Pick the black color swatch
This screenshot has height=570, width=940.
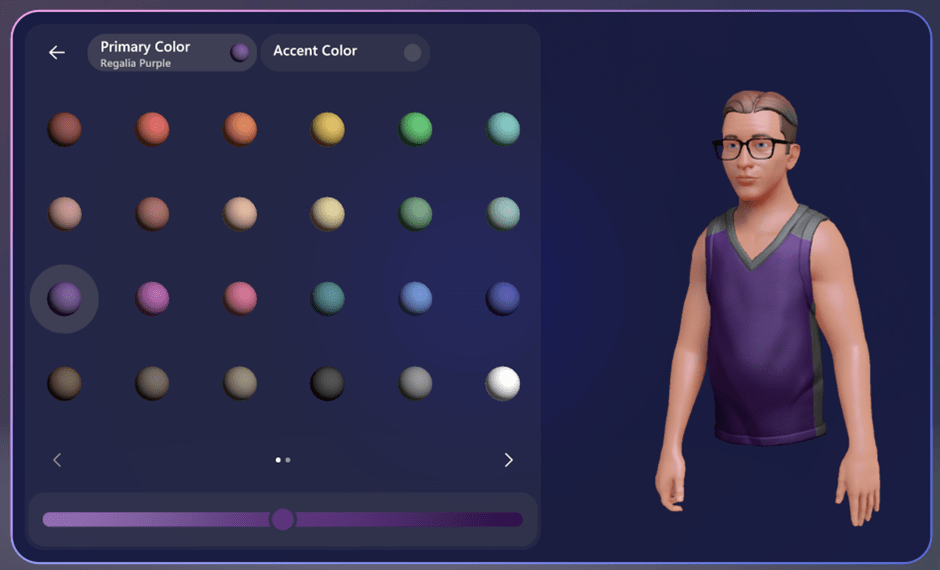(328, 383)
